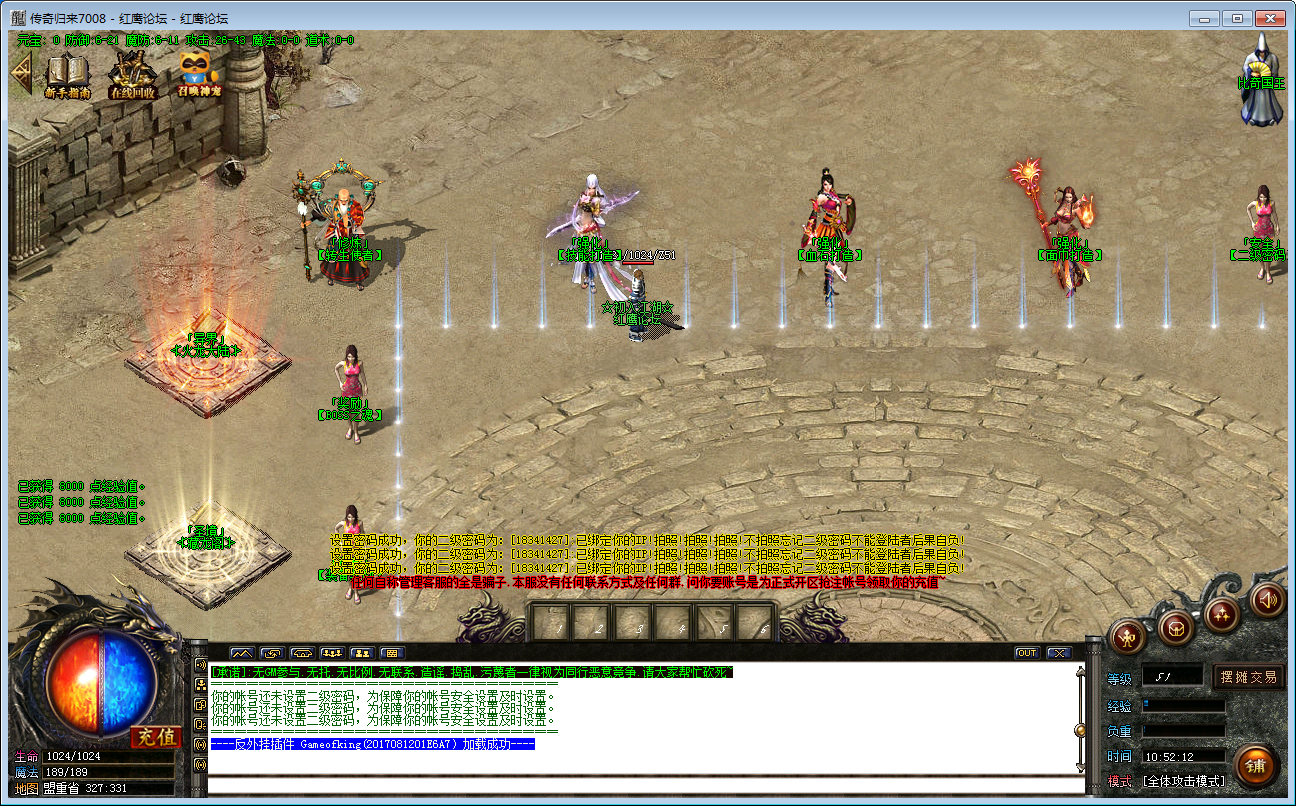The width and height of the screenshot is (1296, 806).
Task: Close the game window
Action: coord(1269,18)
